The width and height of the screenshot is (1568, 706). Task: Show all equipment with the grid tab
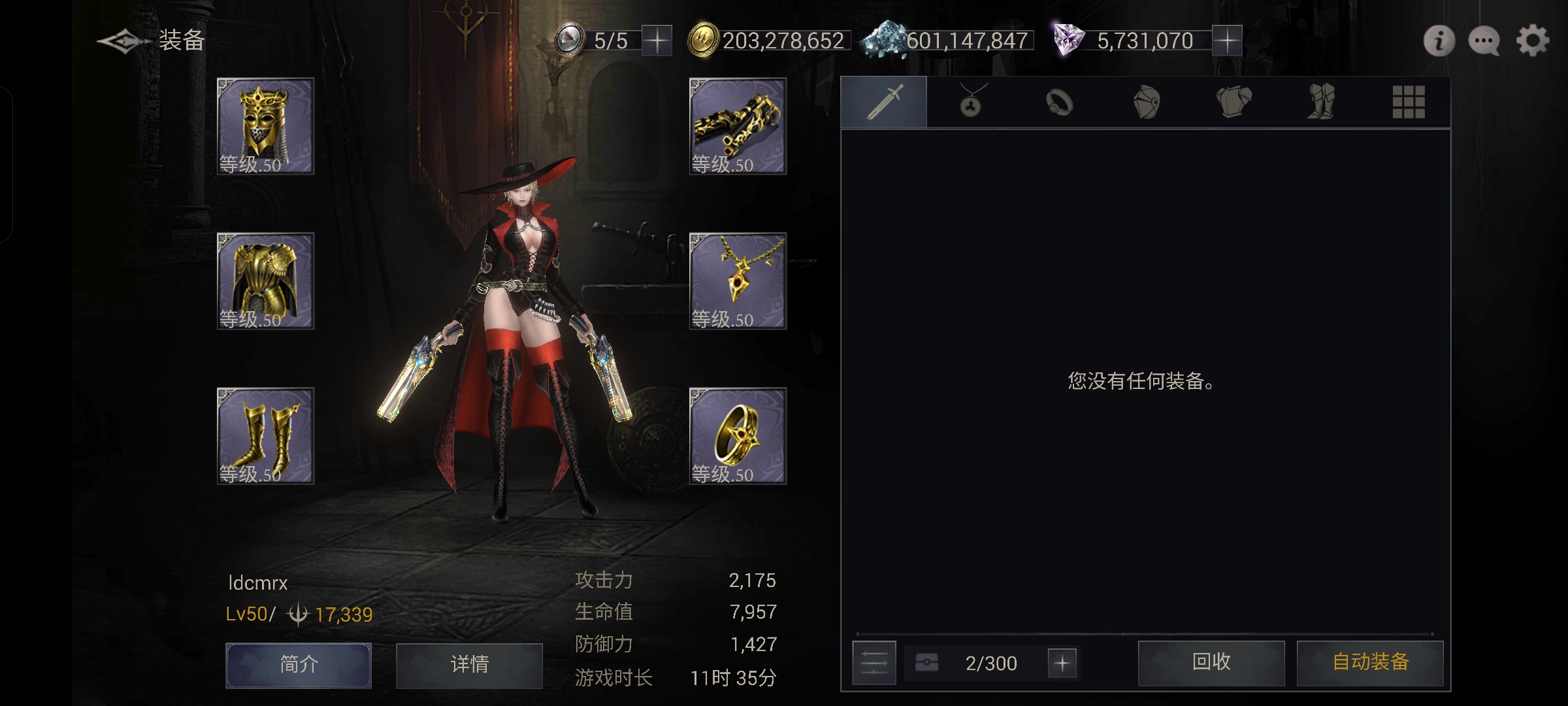(x=1408, y=102)
